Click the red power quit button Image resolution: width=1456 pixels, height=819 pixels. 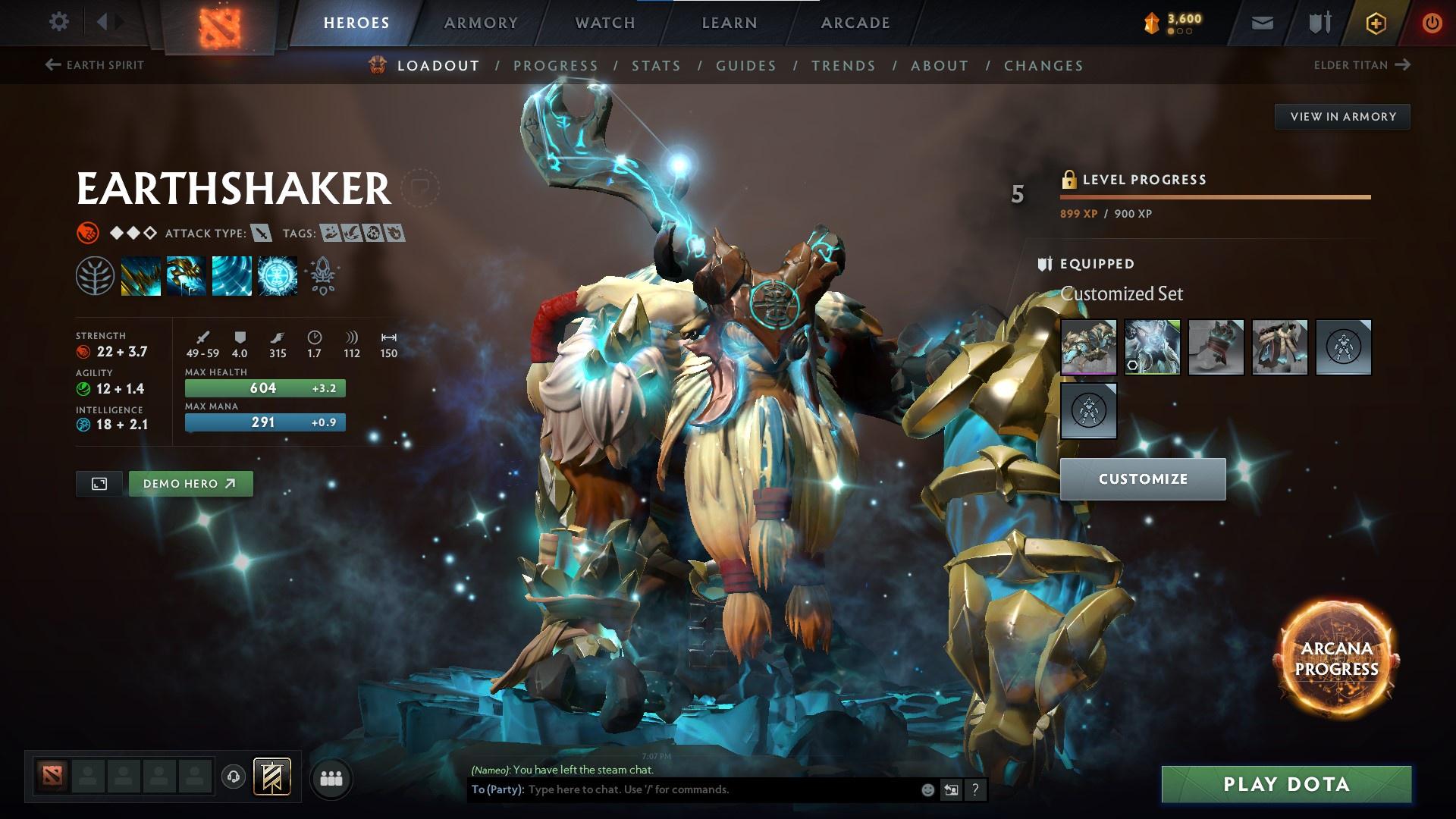pyautogui.click(x=1432, y=23)
